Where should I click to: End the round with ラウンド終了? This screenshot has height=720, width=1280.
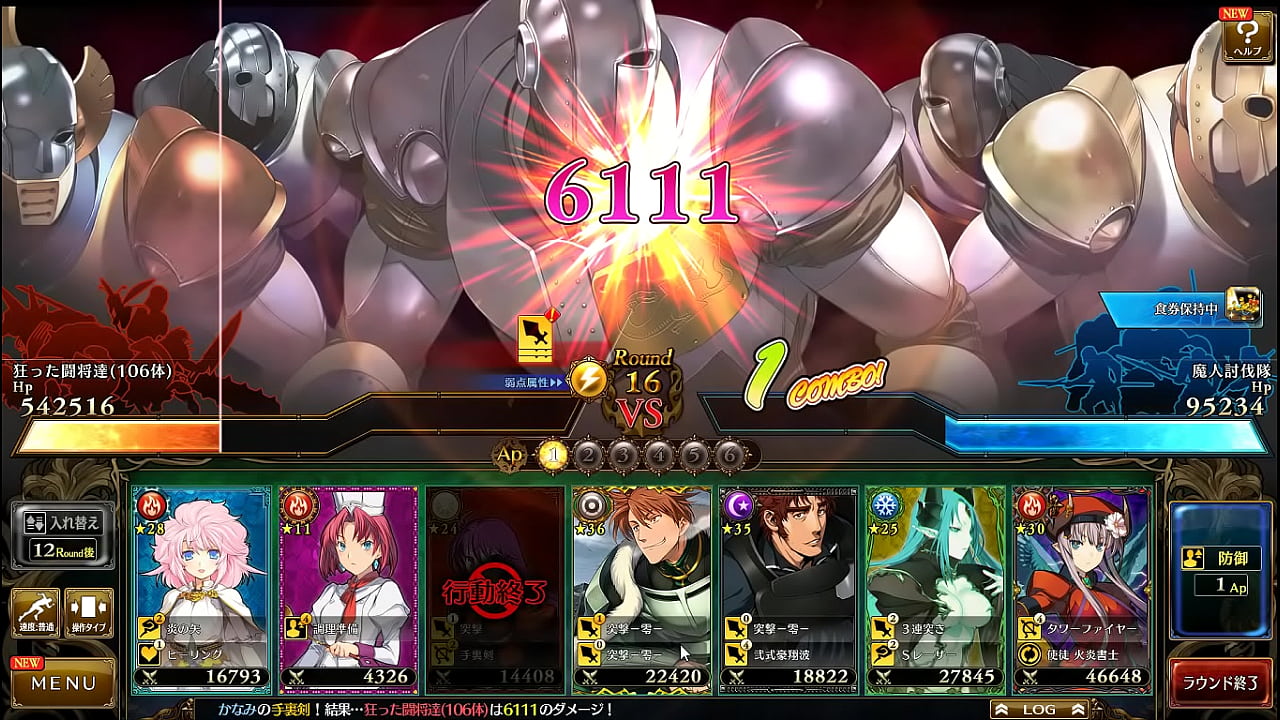(x=1220, y=684)
